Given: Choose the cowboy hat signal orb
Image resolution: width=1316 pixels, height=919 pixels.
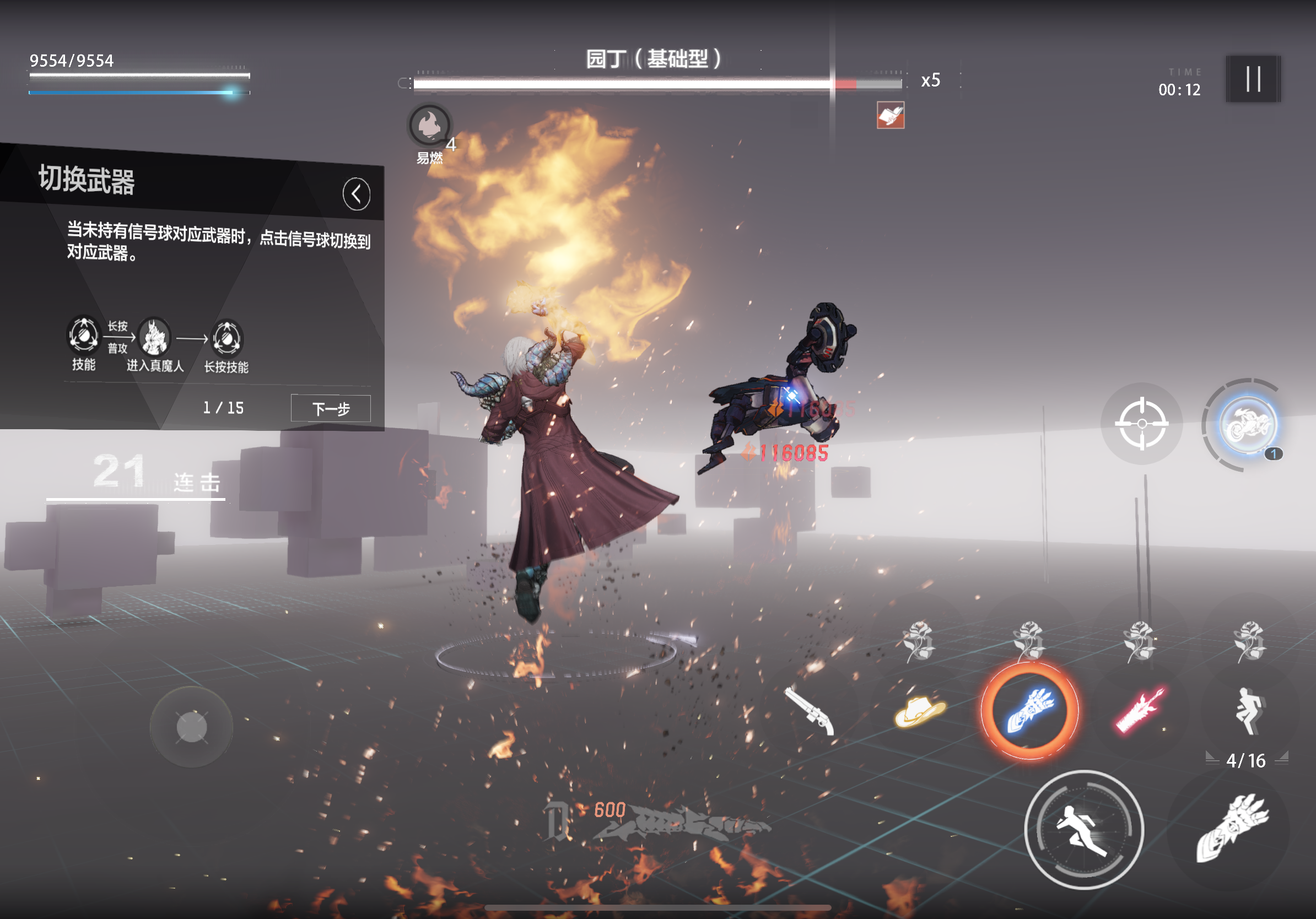Looking at the screenshot, I should coord(919,710).
